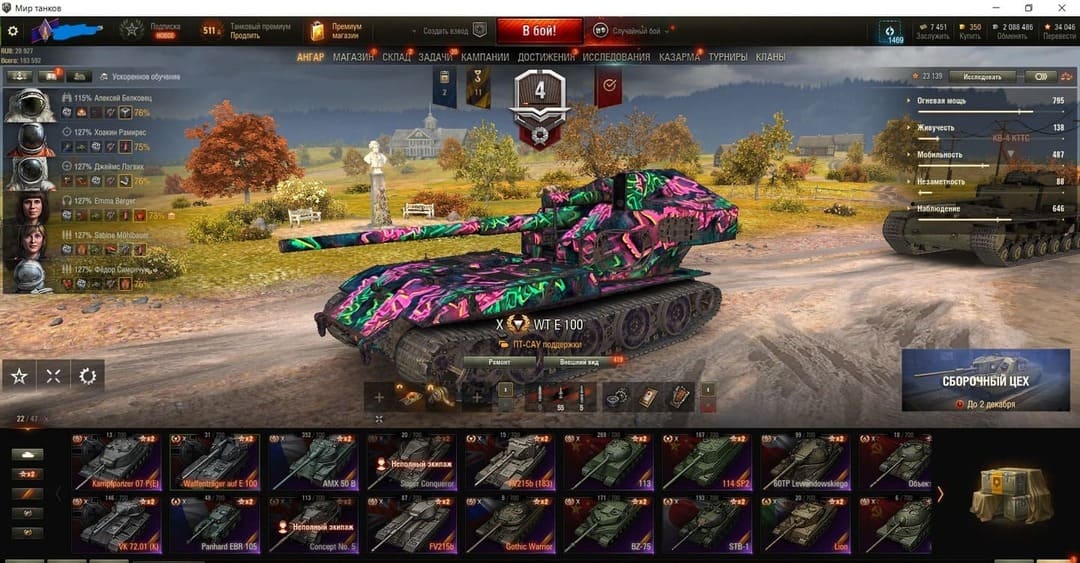Open the КАМПАНИИ tab

coord(485,57)
